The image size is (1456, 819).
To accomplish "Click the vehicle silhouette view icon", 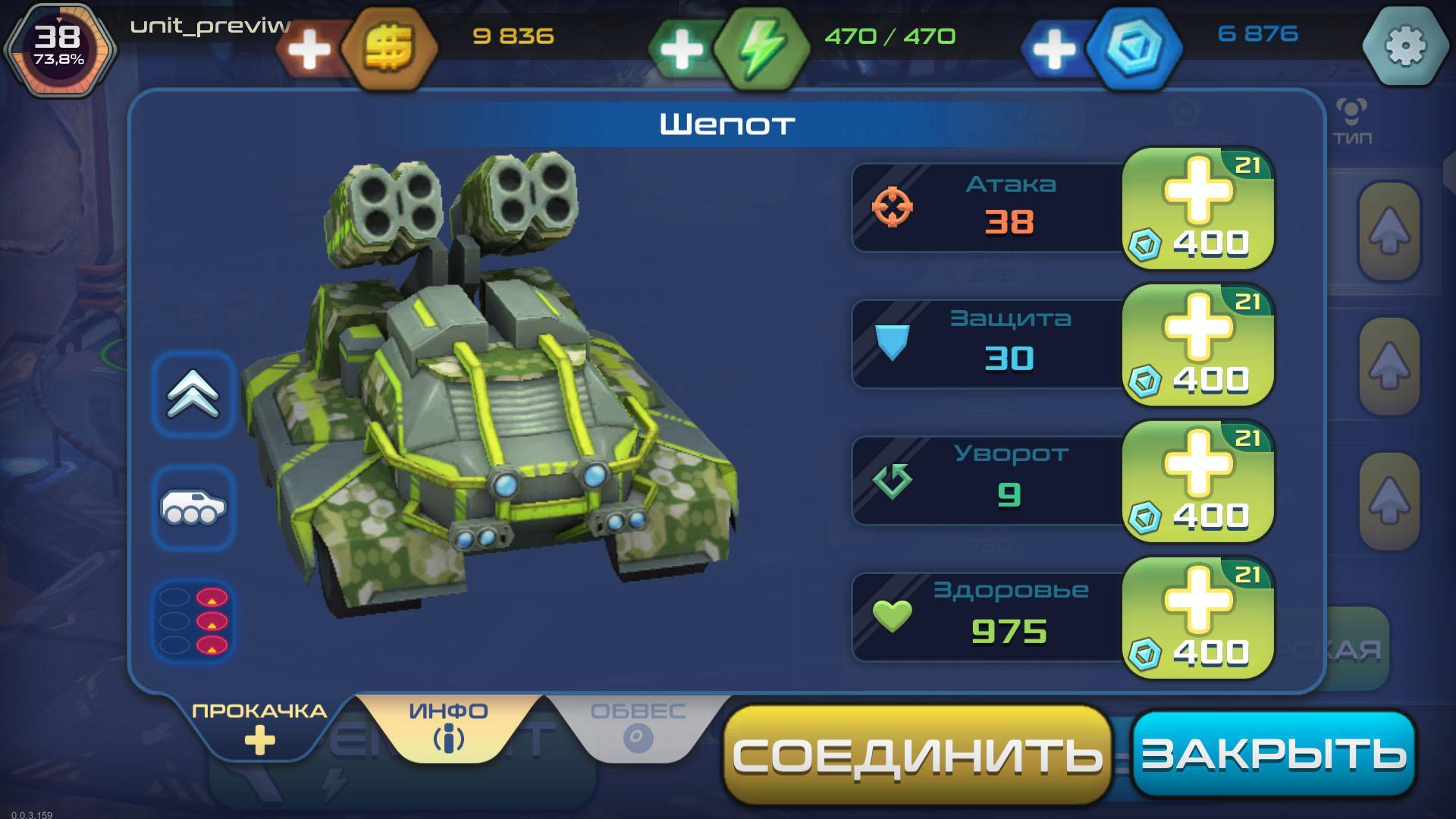I will (x=191, y=507).
